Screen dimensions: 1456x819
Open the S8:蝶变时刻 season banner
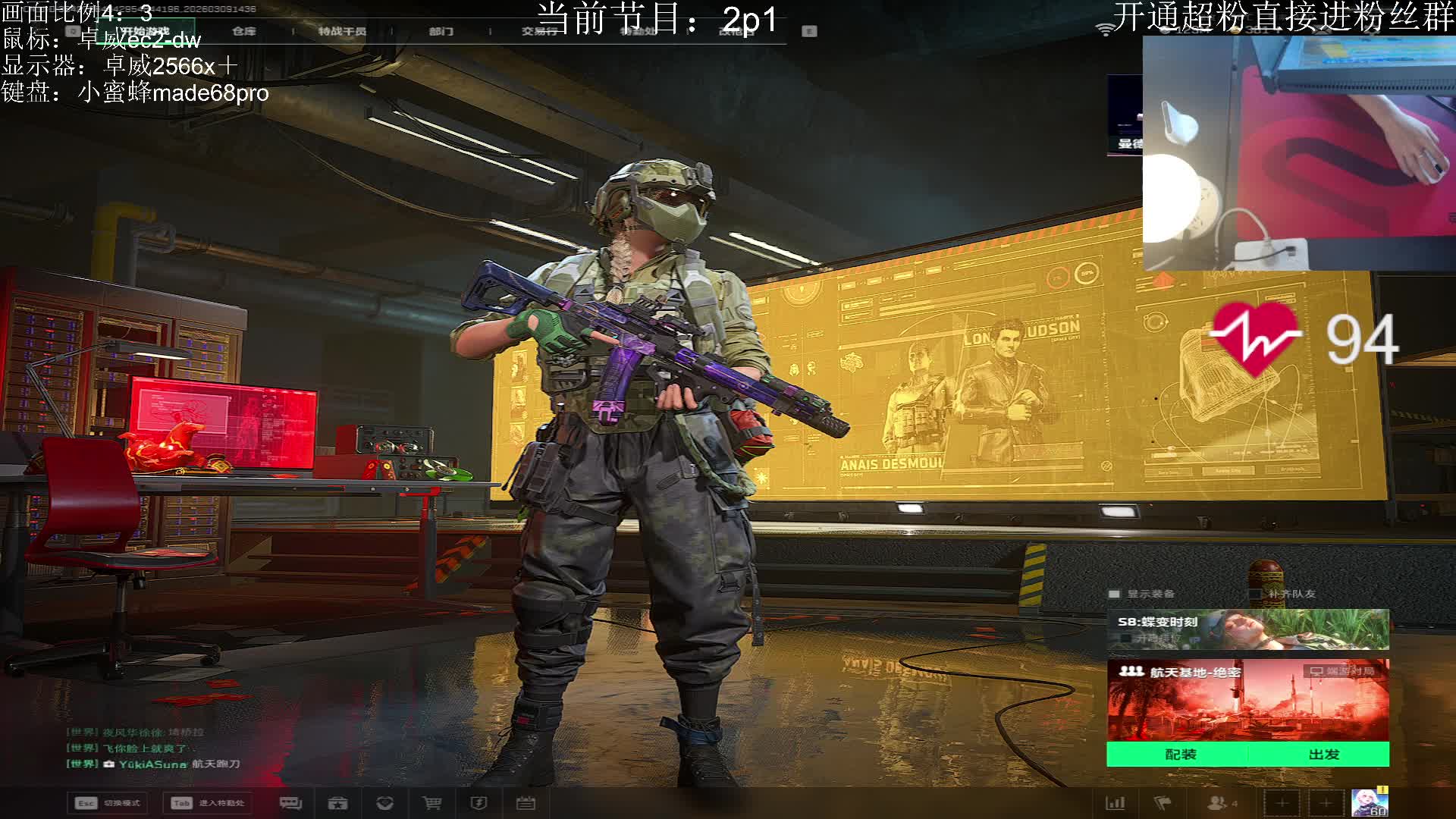pyautogui.click(x=1247, y=629)
